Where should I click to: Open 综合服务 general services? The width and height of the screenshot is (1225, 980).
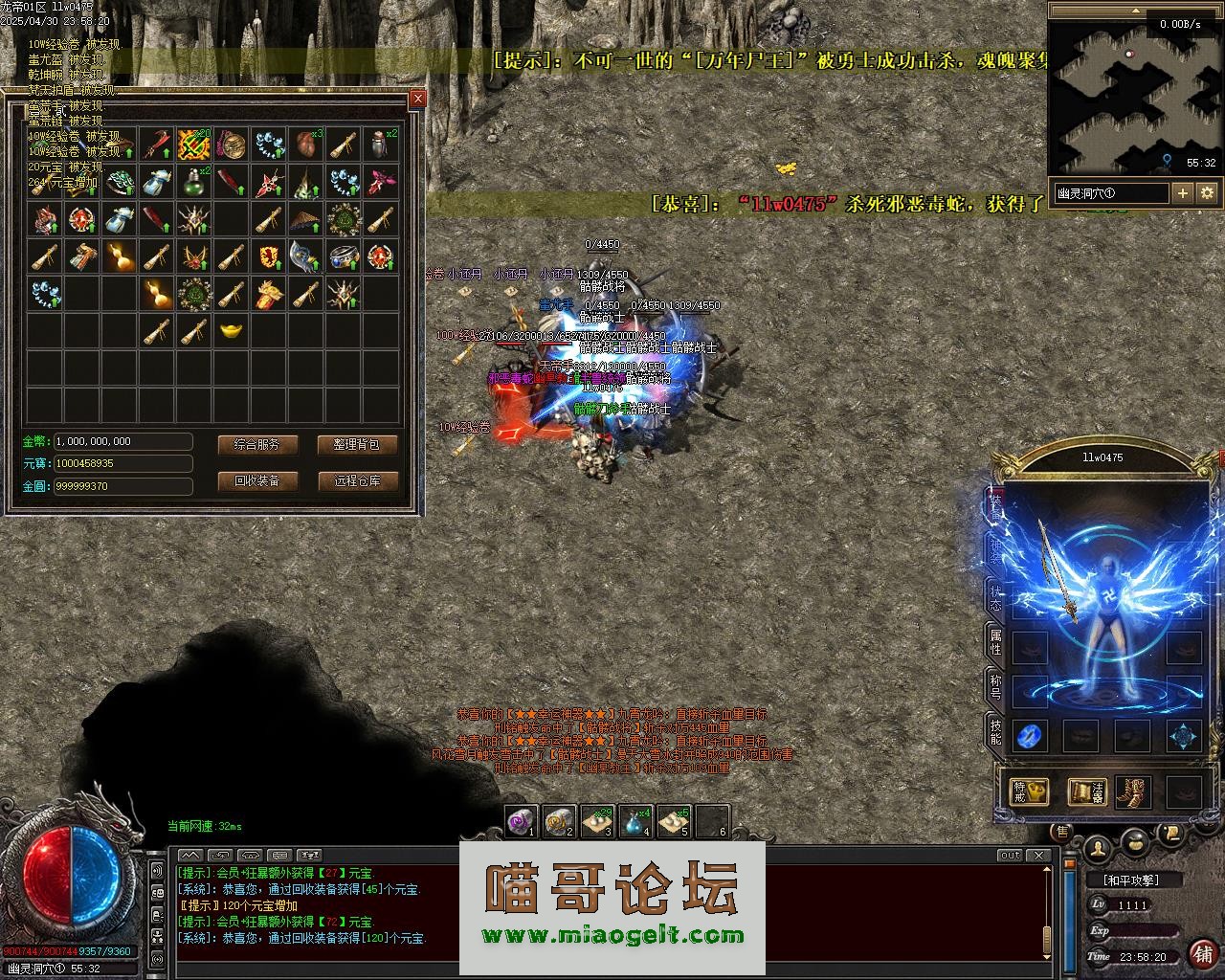tap(257, 445)
